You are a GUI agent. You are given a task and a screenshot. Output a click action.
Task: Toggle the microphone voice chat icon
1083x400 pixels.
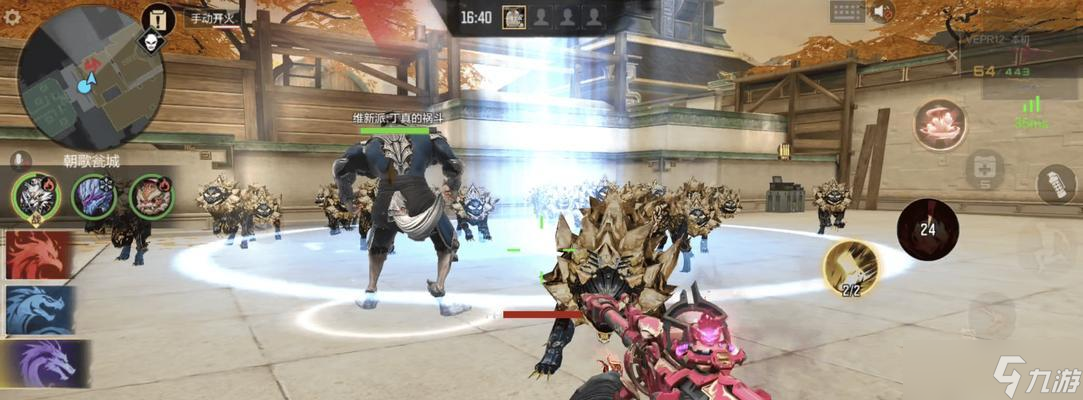(x=17, y=161)
